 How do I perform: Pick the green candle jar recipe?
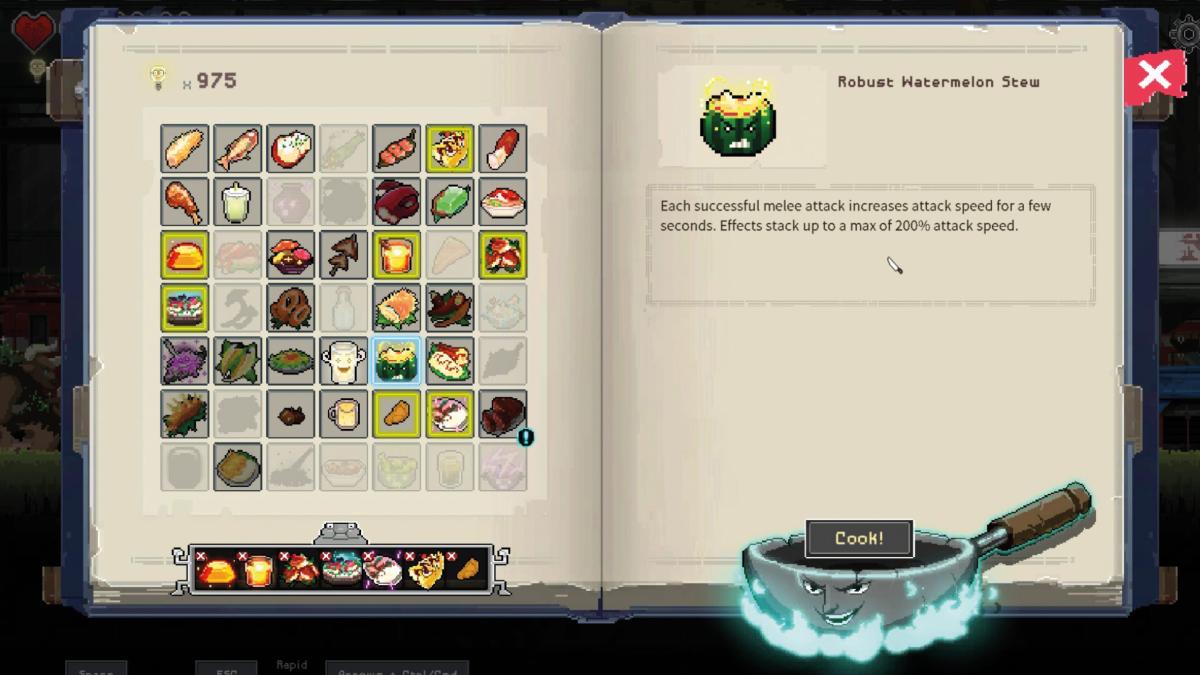pos(237,202)
